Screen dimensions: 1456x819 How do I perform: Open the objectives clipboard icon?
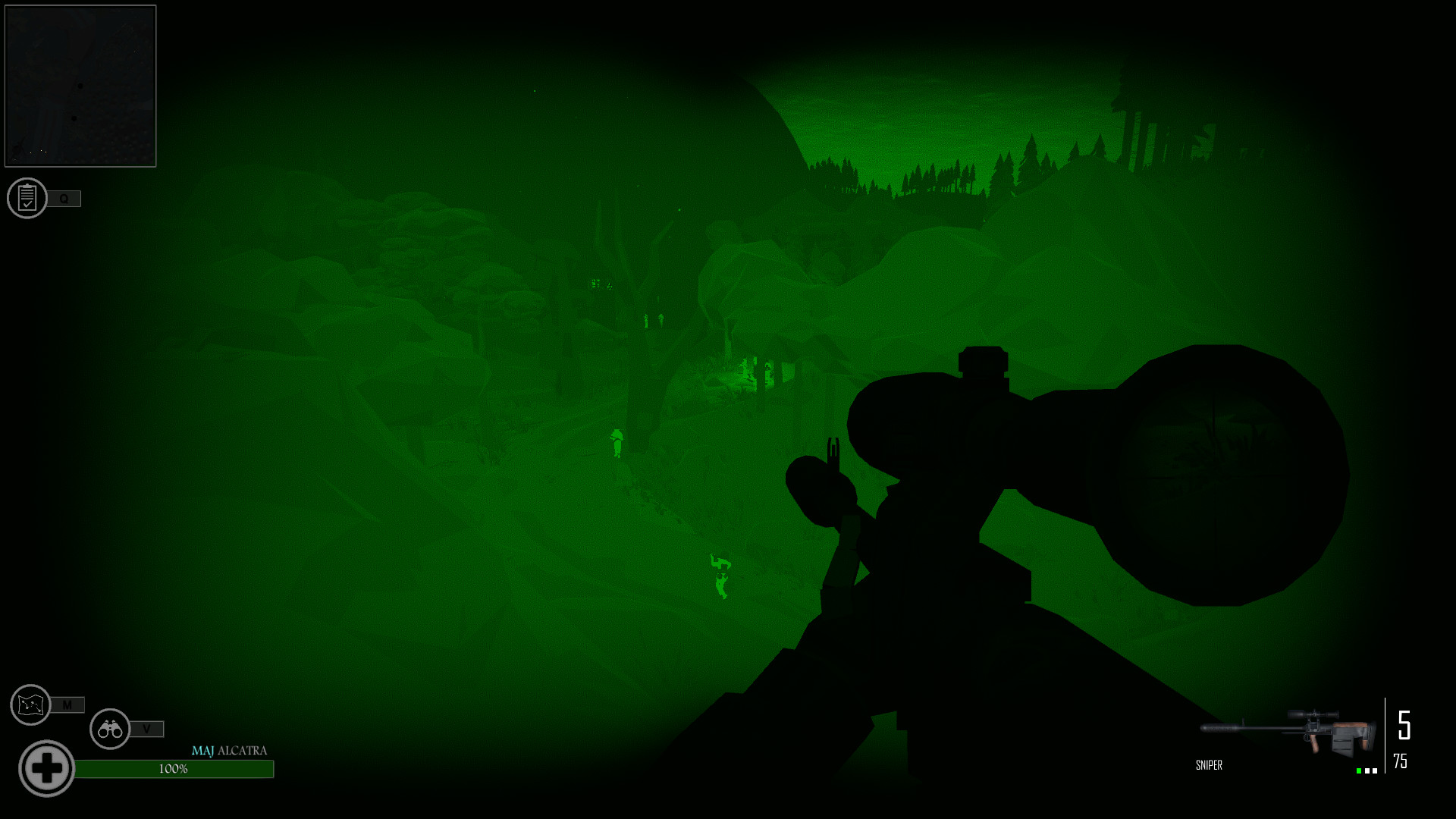pos(29,199)
